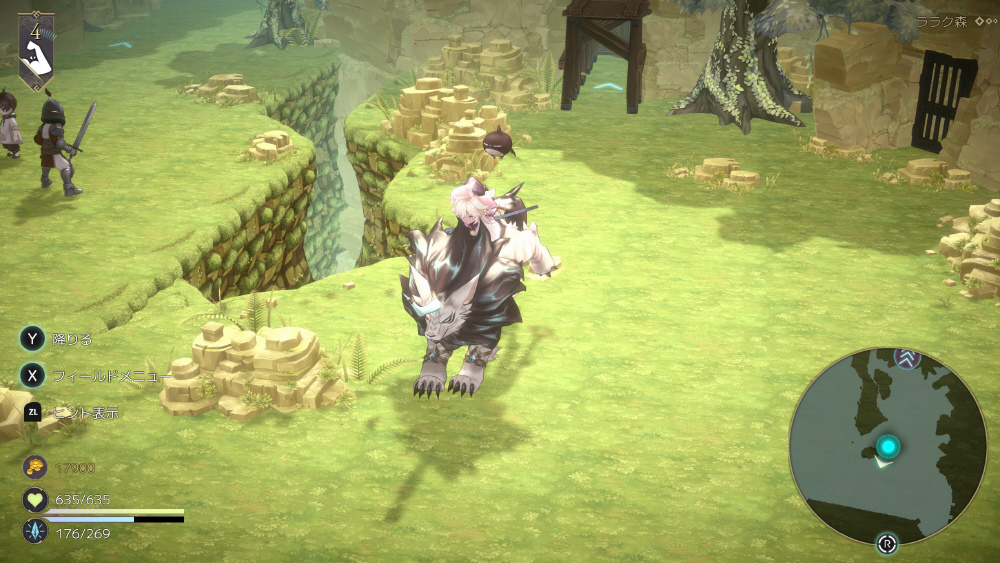Click the hand banner showing the number 4

point(36,50)
